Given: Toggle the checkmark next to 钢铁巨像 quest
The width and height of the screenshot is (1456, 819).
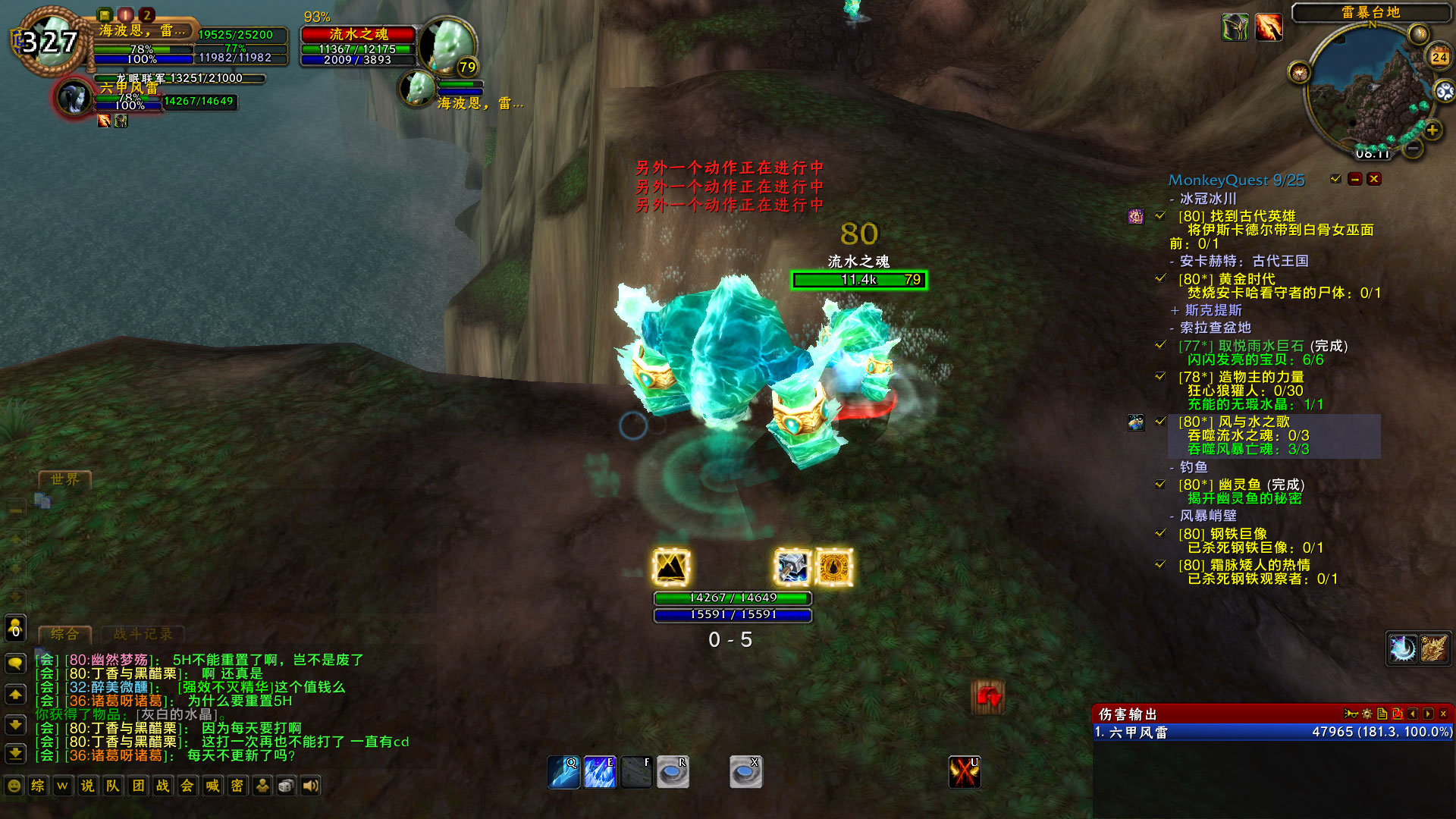Looking at the screenshot, I should (x=1159, y=533).
